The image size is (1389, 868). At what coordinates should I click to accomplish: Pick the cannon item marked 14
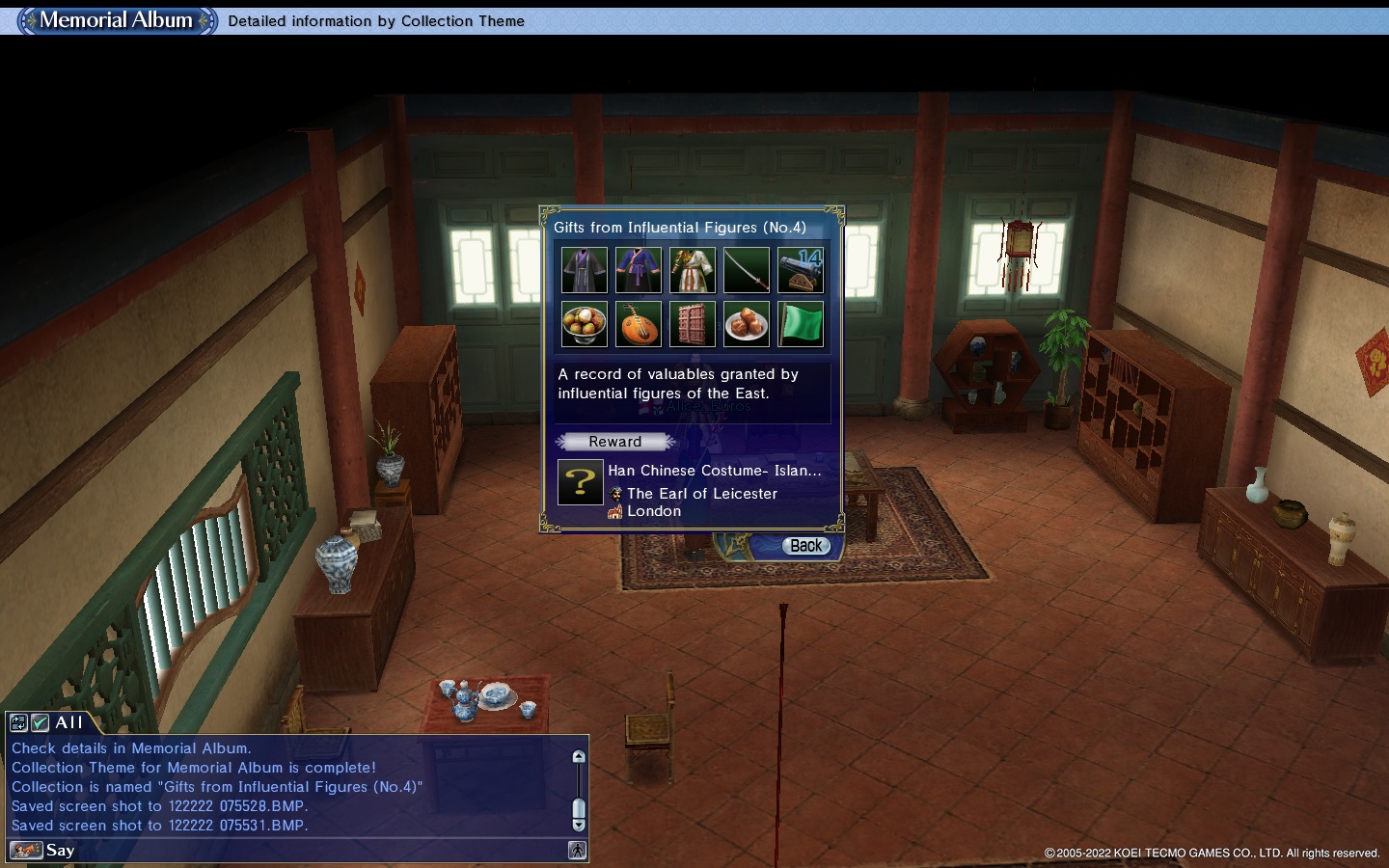(x=801, y=270)
